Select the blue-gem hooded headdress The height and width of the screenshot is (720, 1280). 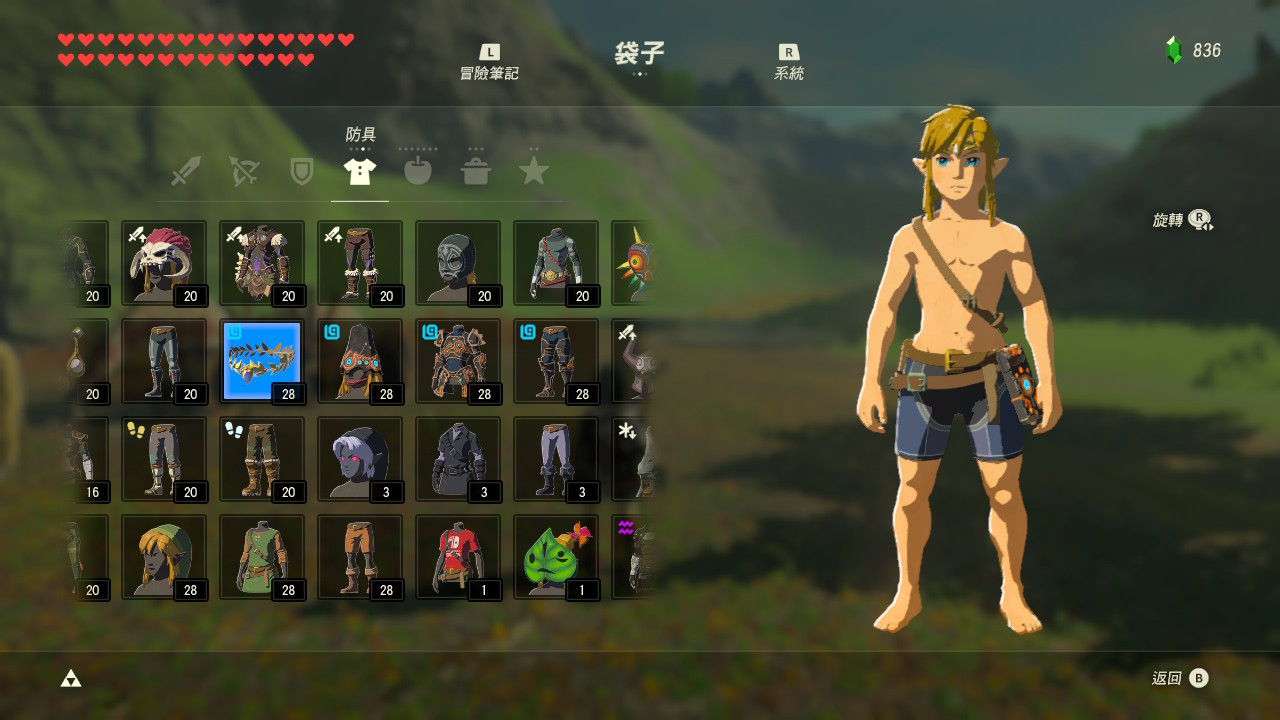coord(360,361)
